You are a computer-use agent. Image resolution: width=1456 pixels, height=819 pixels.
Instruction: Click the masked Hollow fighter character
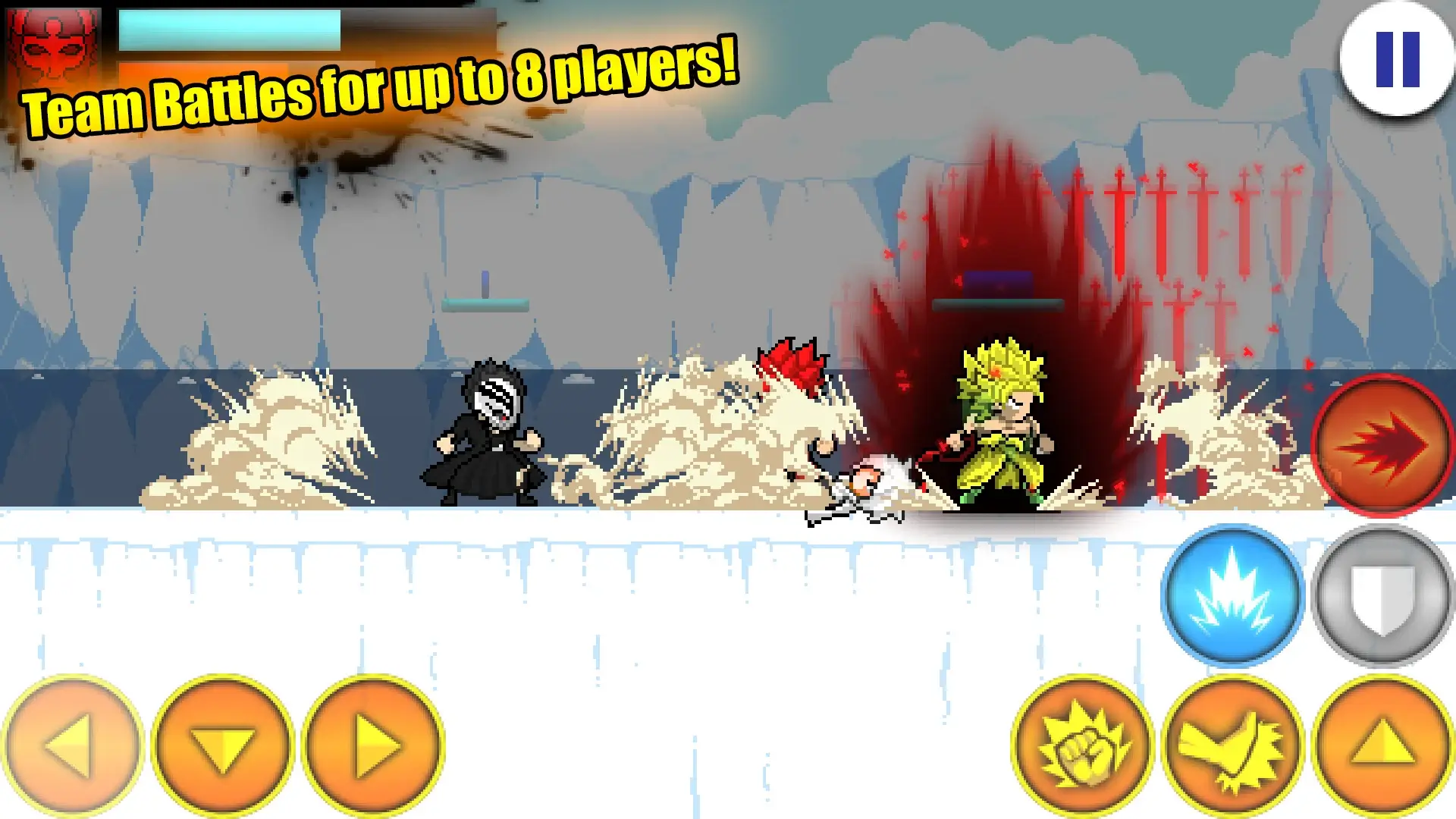coord(489,432)
